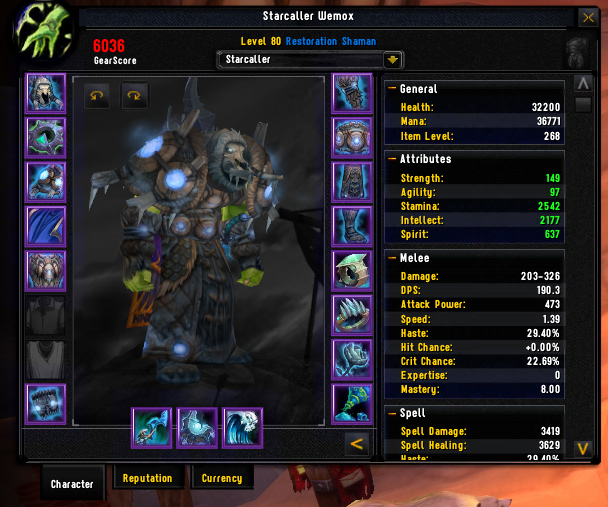Choose the belt equipment slot

pyautogui.click(x=352, y=137)
